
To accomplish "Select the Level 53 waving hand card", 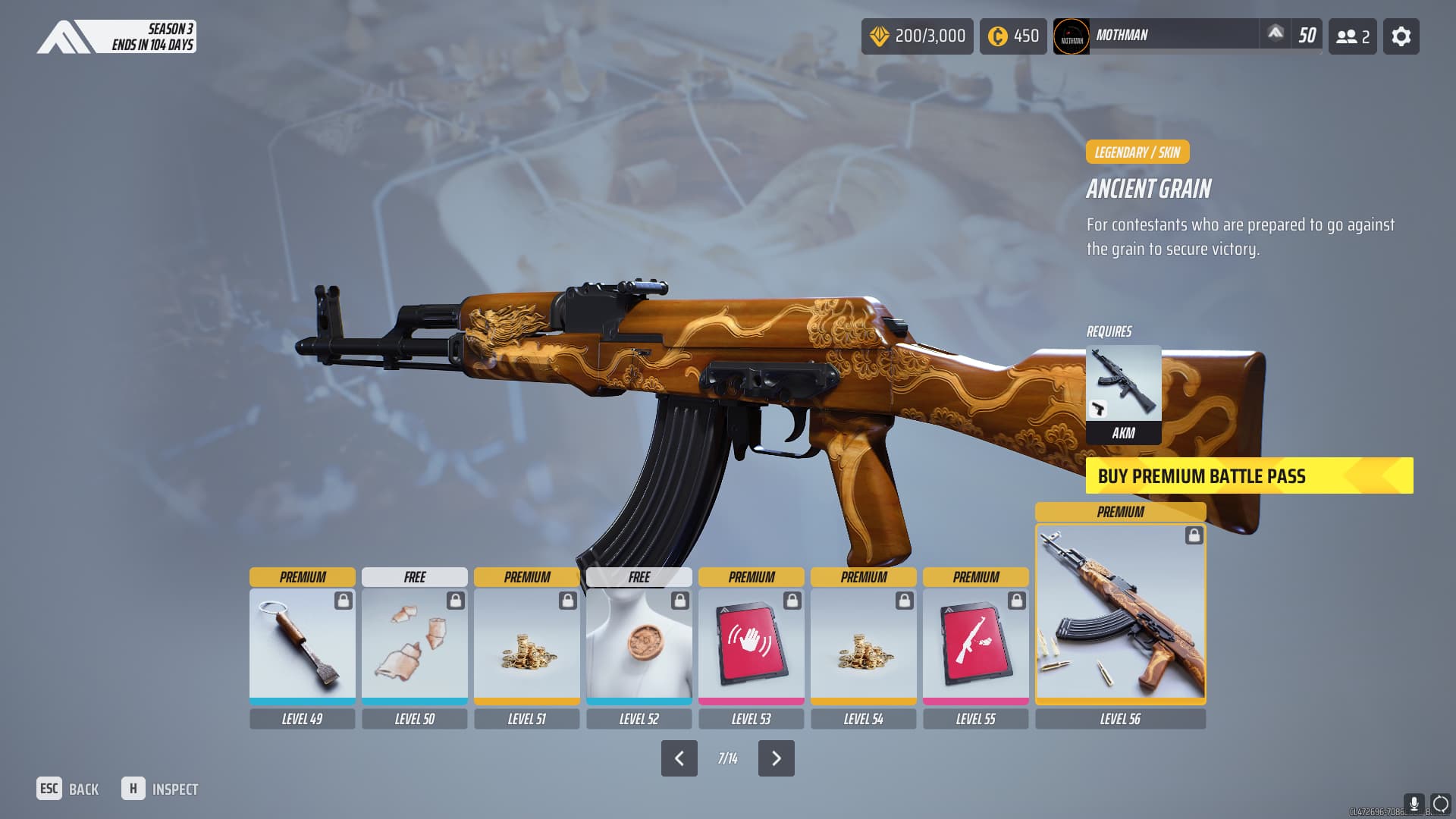I will point(751,645).
